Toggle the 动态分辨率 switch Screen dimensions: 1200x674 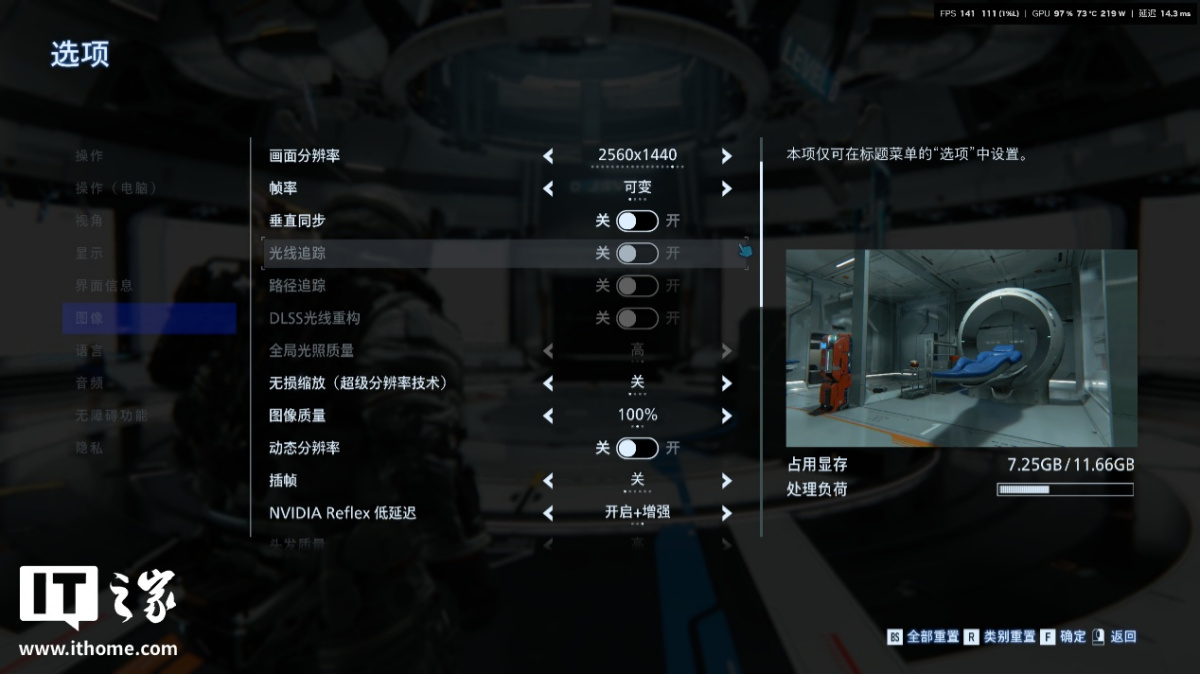pos(637,448)
